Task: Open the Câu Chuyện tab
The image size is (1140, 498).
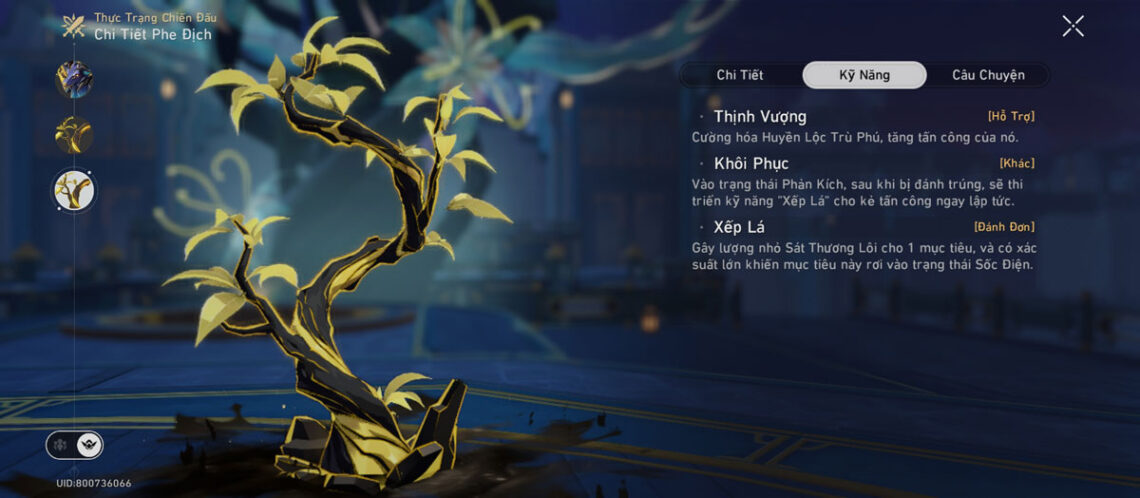Action: click(x=987, y=75)
